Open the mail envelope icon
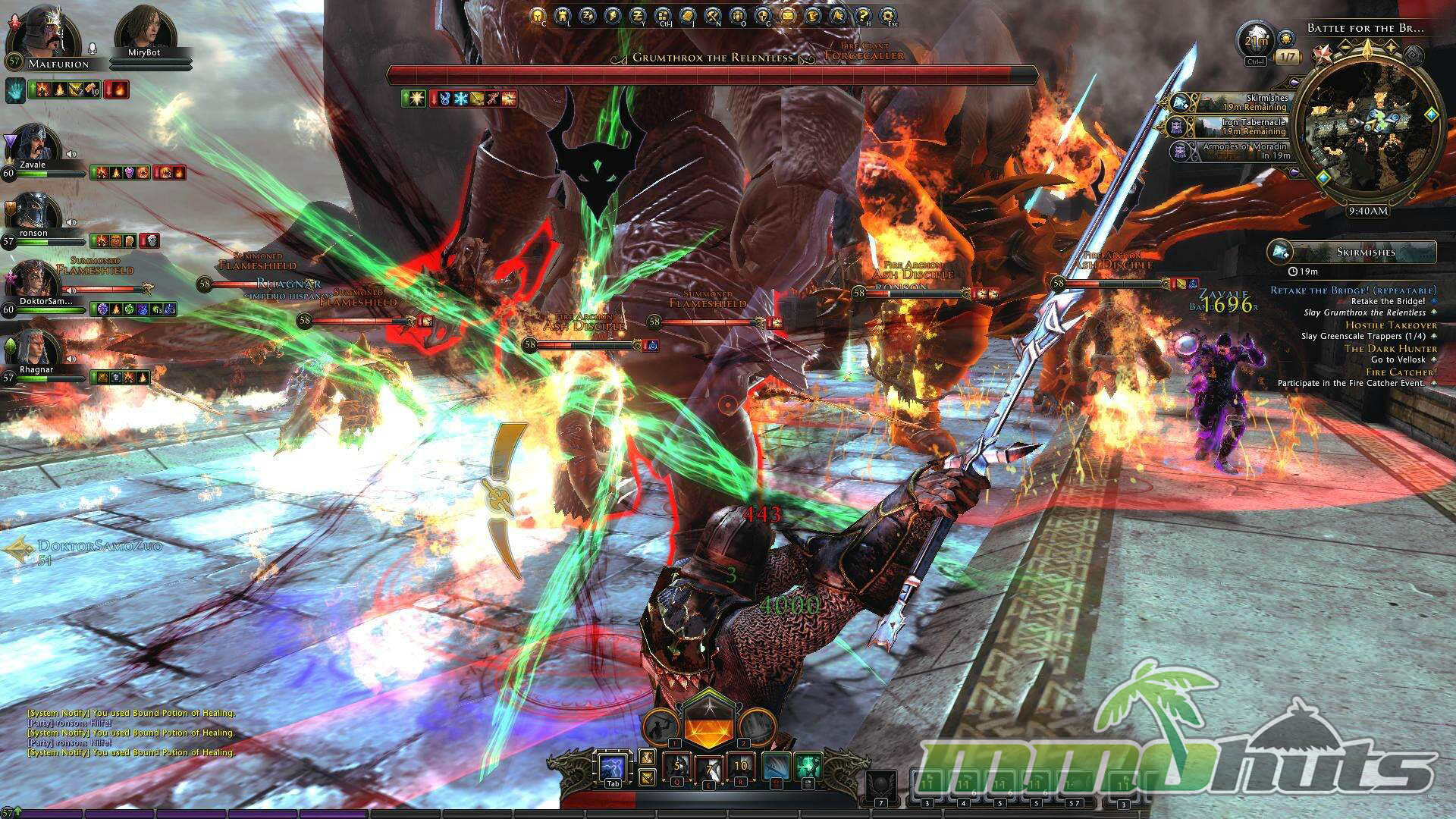Screen dimensions: 1456x819 point(788,16)
